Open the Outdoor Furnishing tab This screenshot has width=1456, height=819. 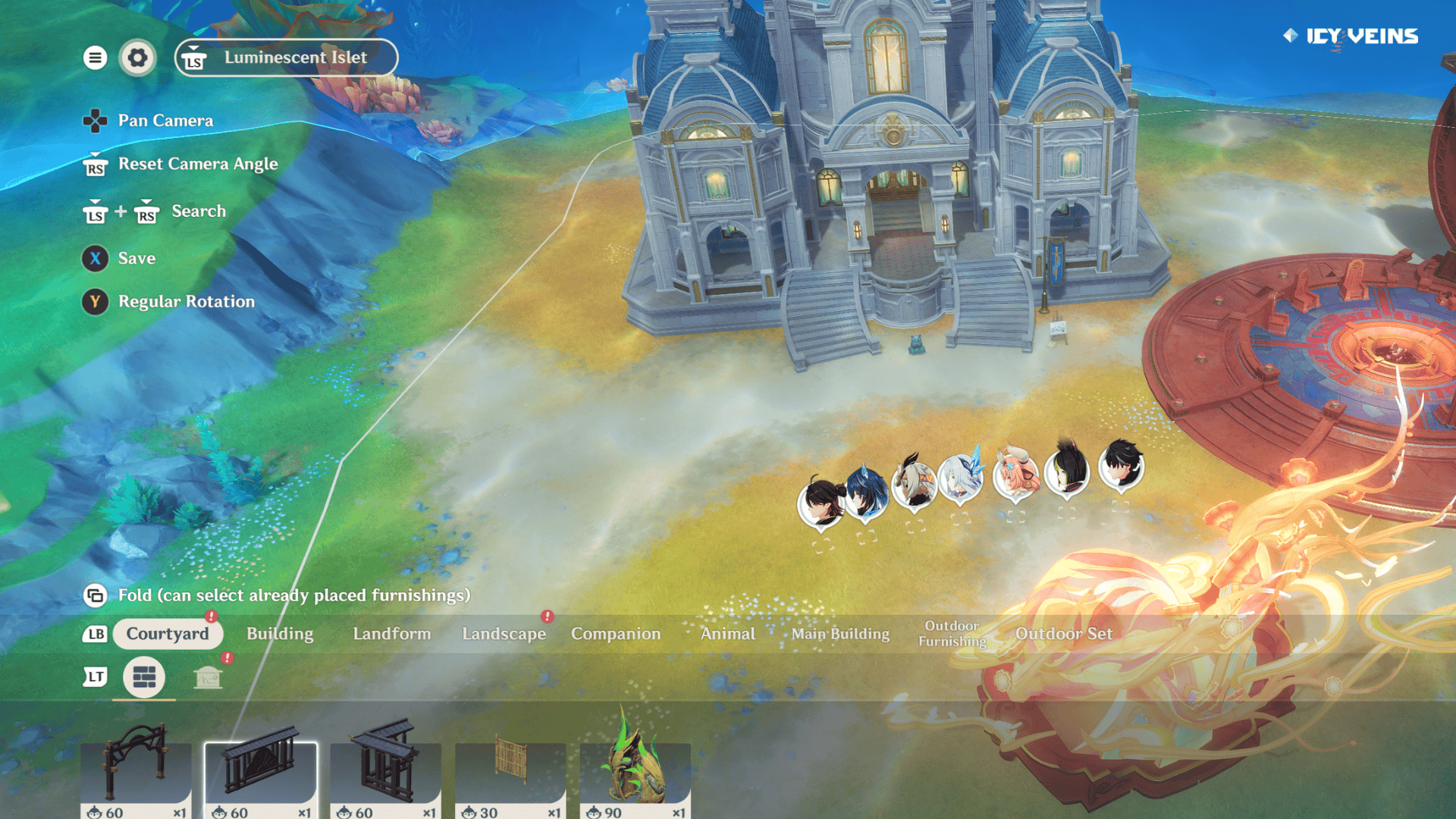click(952, 634)
